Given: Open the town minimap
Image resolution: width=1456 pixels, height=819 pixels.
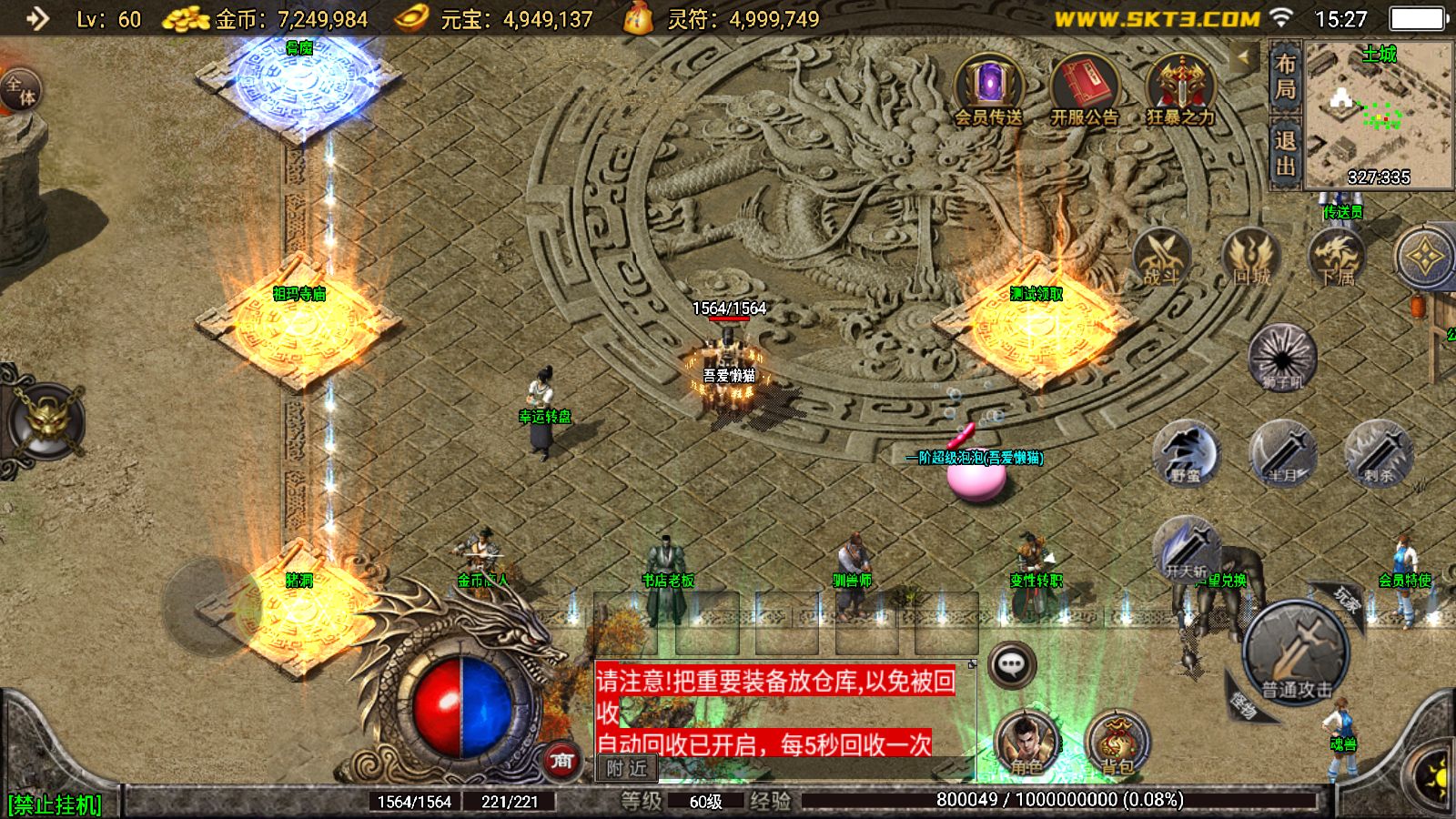Looking at the screenshot, I should click(x=1379, y=115).
